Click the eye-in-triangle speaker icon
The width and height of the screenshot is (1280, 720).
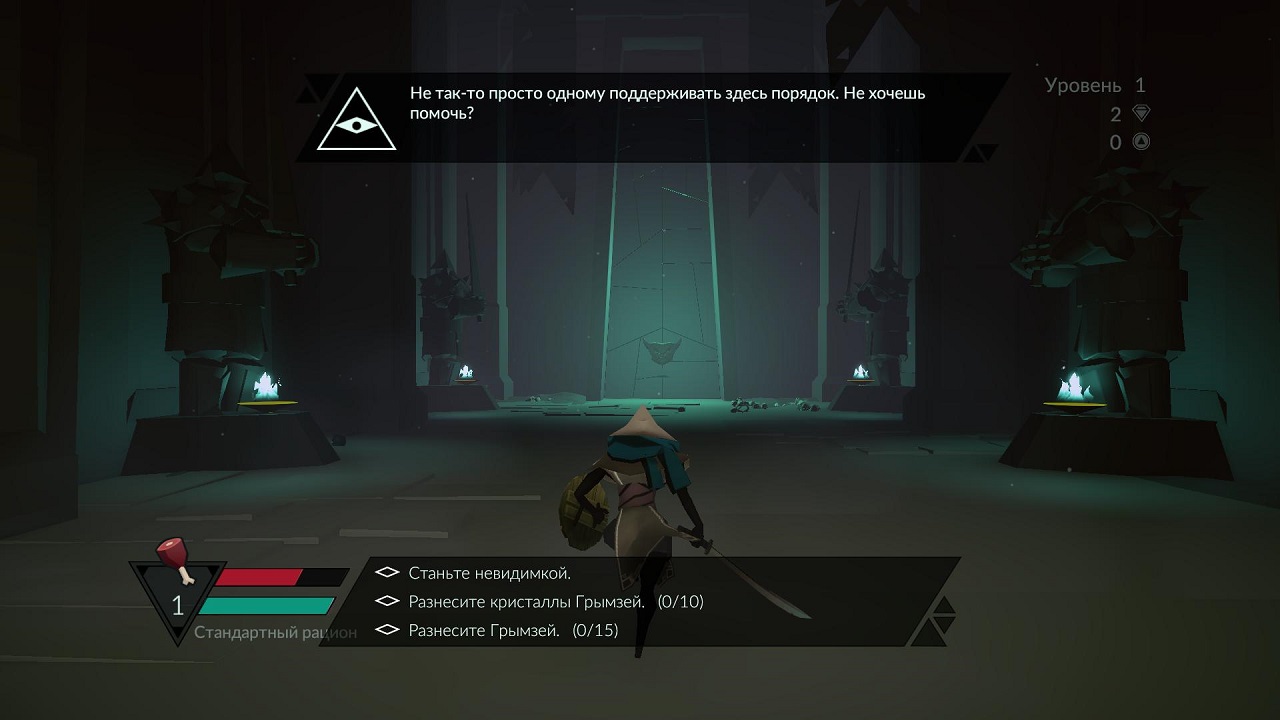[356, 120]
